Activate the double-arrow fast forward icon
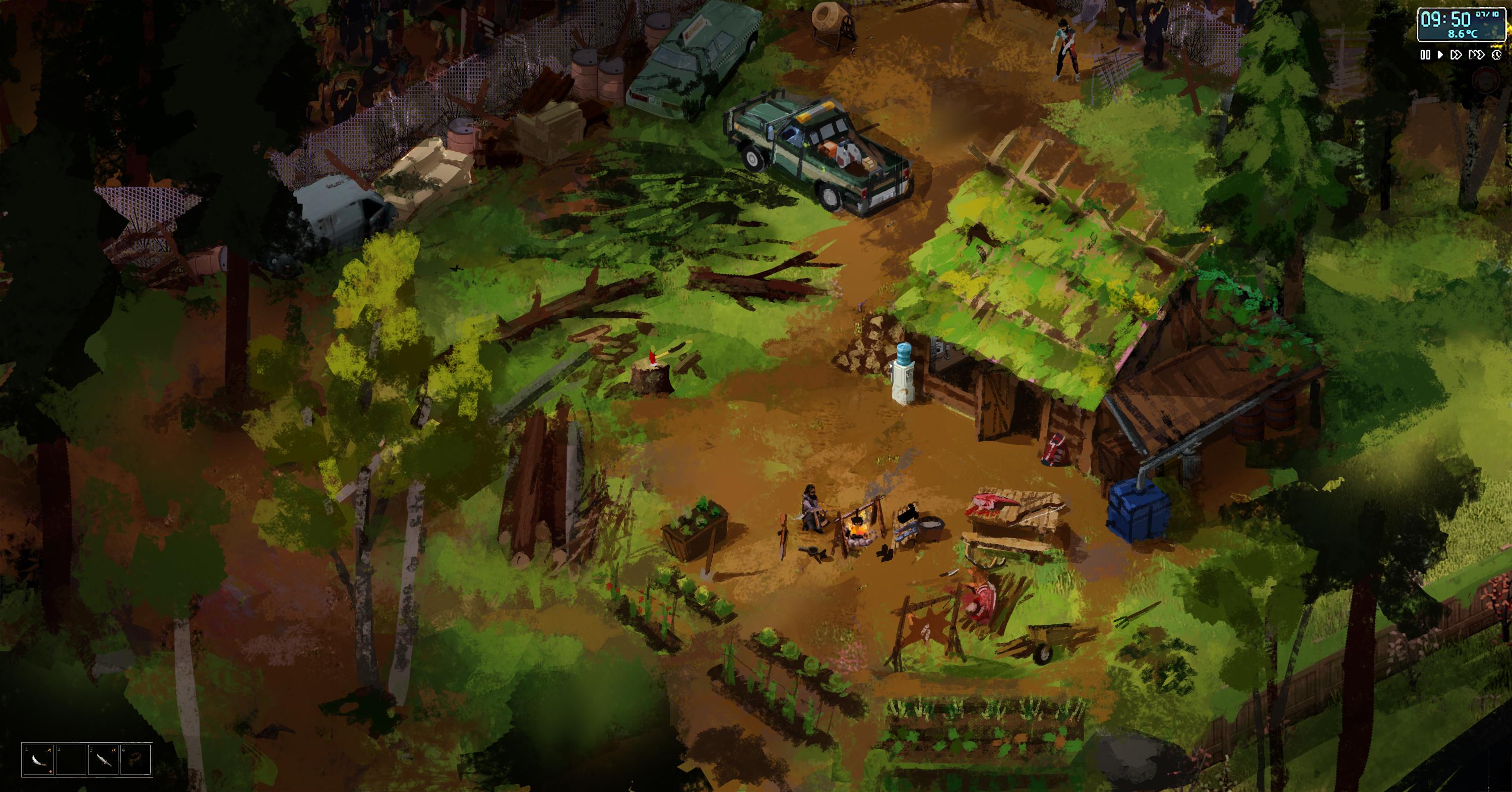This screenshot has height=792, width=1512. 1456,54
